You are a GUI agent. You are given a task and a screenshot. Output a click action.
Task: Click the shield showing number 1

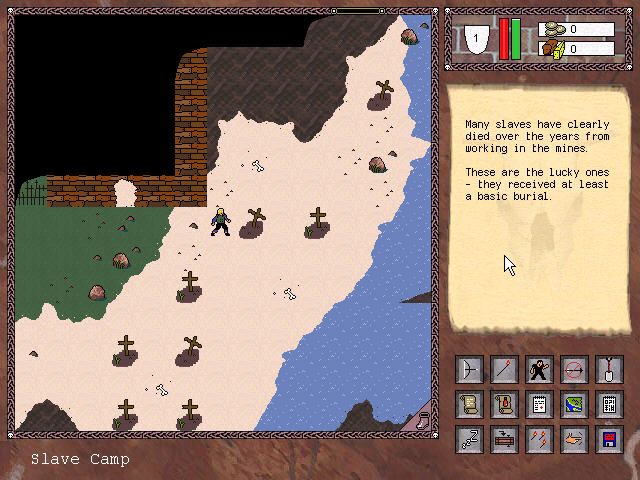[x=478, y=39]
